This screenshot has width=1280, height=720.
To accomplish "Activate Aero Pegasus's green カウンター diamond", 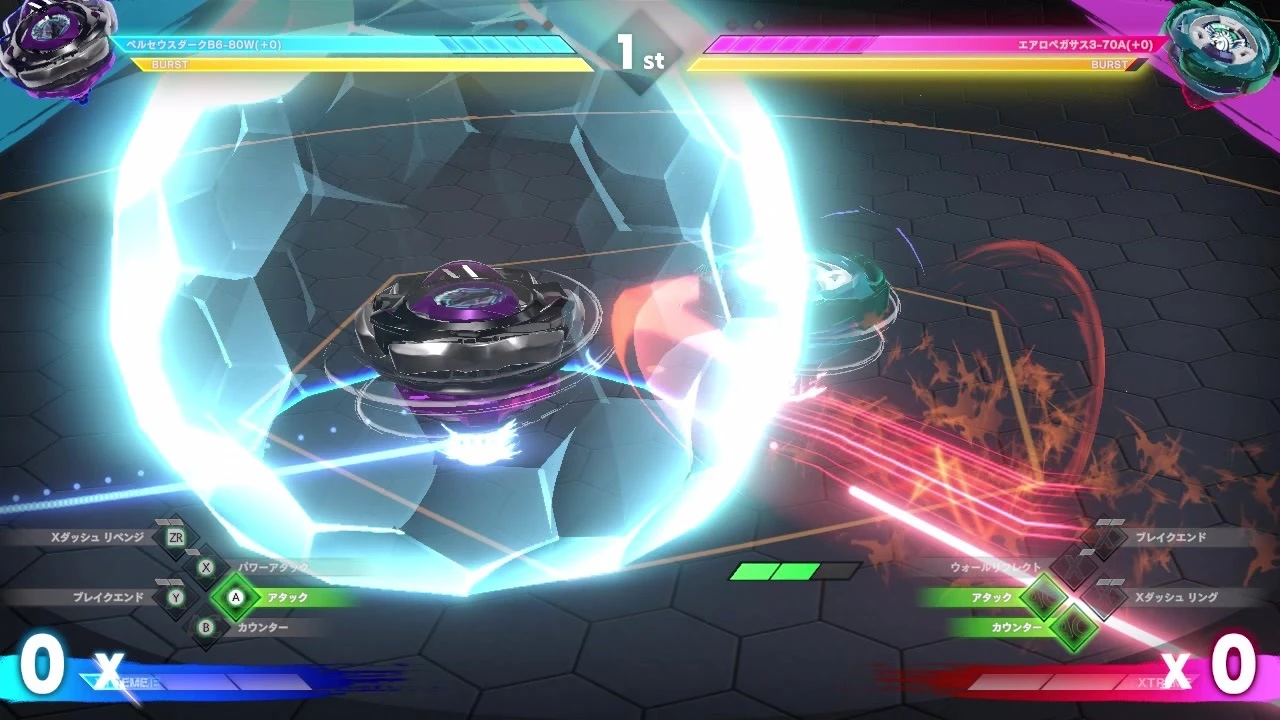I will click(x=1074, y=628).
